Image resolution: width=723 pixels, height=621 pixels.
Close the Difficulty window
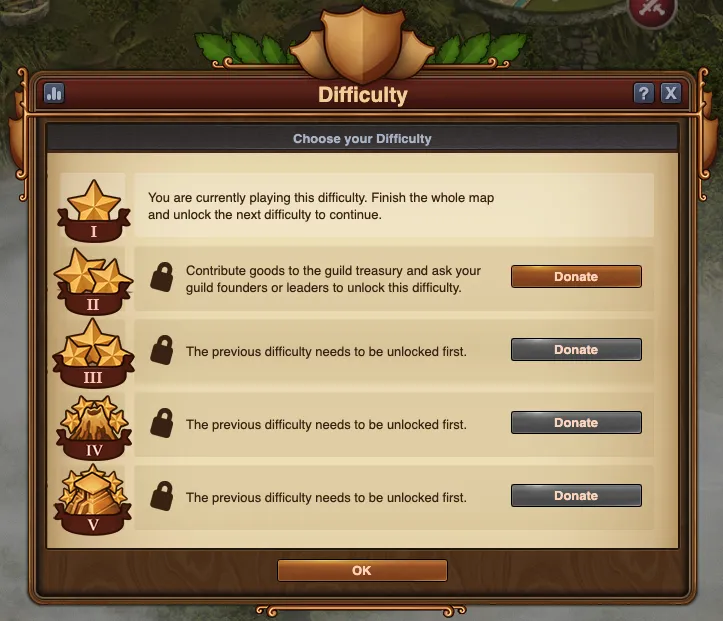click(671, 93)
